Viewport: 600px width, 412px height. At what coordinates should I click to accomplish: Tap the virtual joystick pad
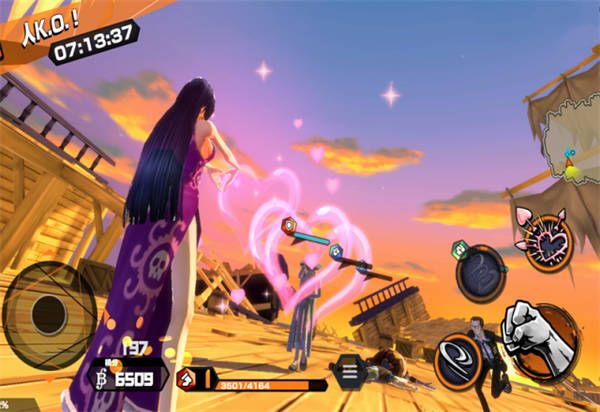pos(47,314)
